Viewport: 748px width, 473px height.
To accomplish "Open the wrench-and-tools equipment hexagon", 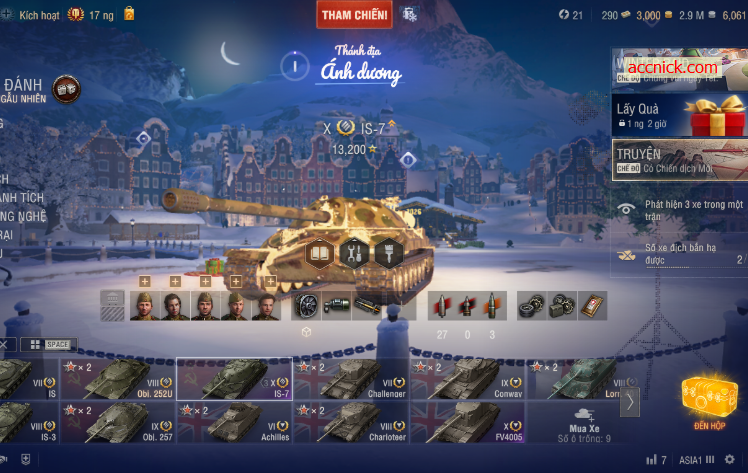I will [354, 253].
